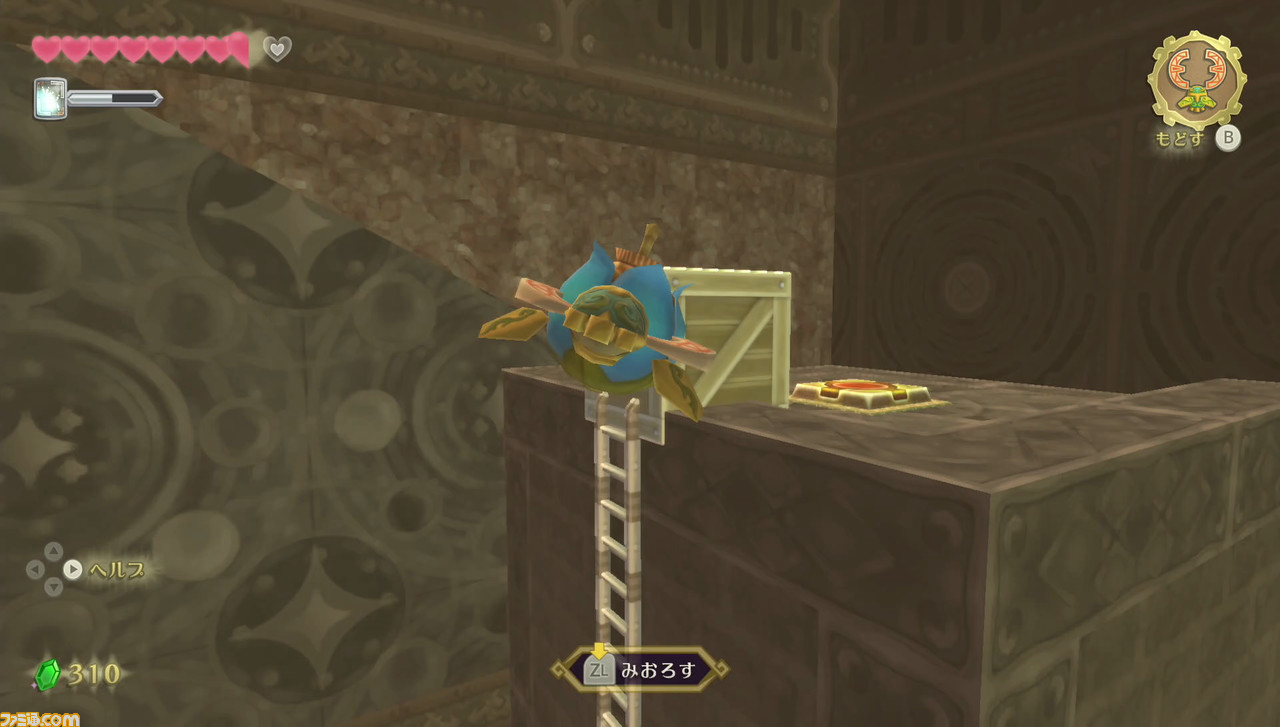Click the shield durability gauge icon

[50, 99]
